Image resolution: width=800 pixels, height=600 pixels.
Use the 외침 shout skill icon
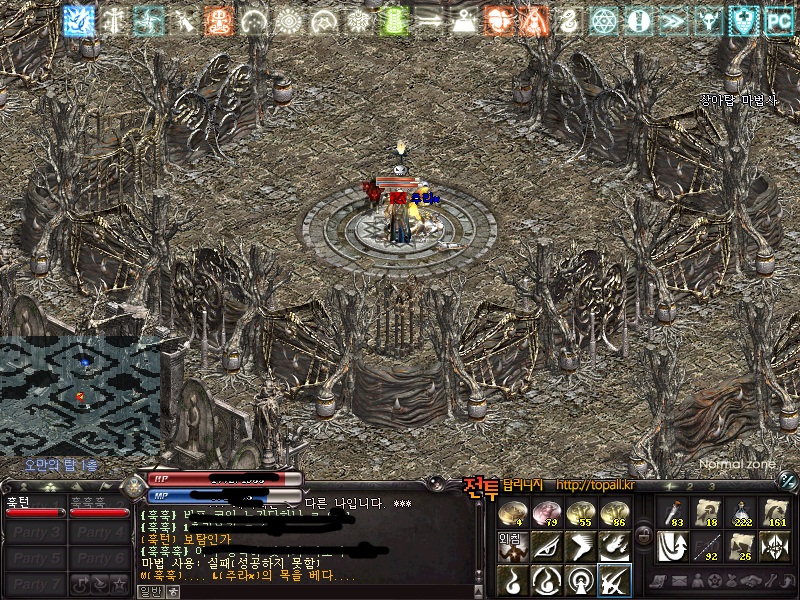coord(513,546)
